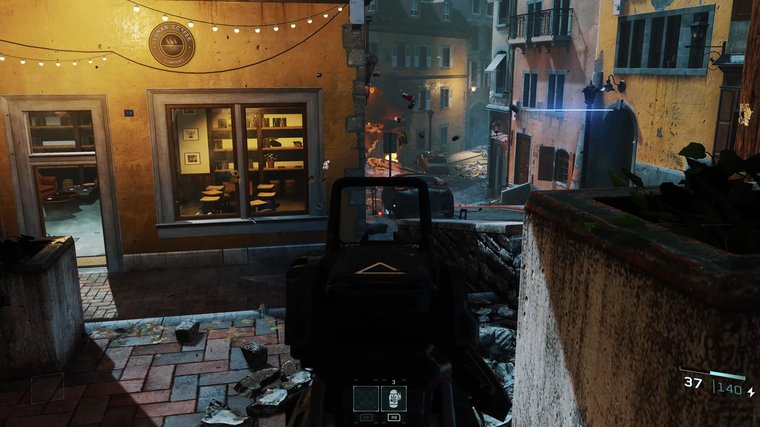Select the empty crossed-out equipment slot

click(x=365, y=398)
